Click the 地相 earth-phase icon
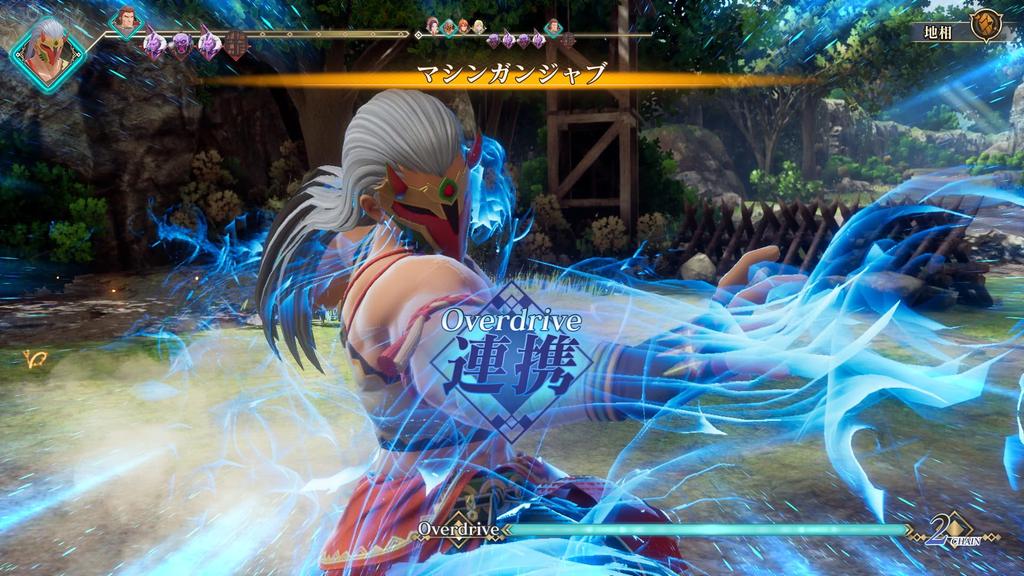The width and height of the screenshot is (1024, 576). 987,26
